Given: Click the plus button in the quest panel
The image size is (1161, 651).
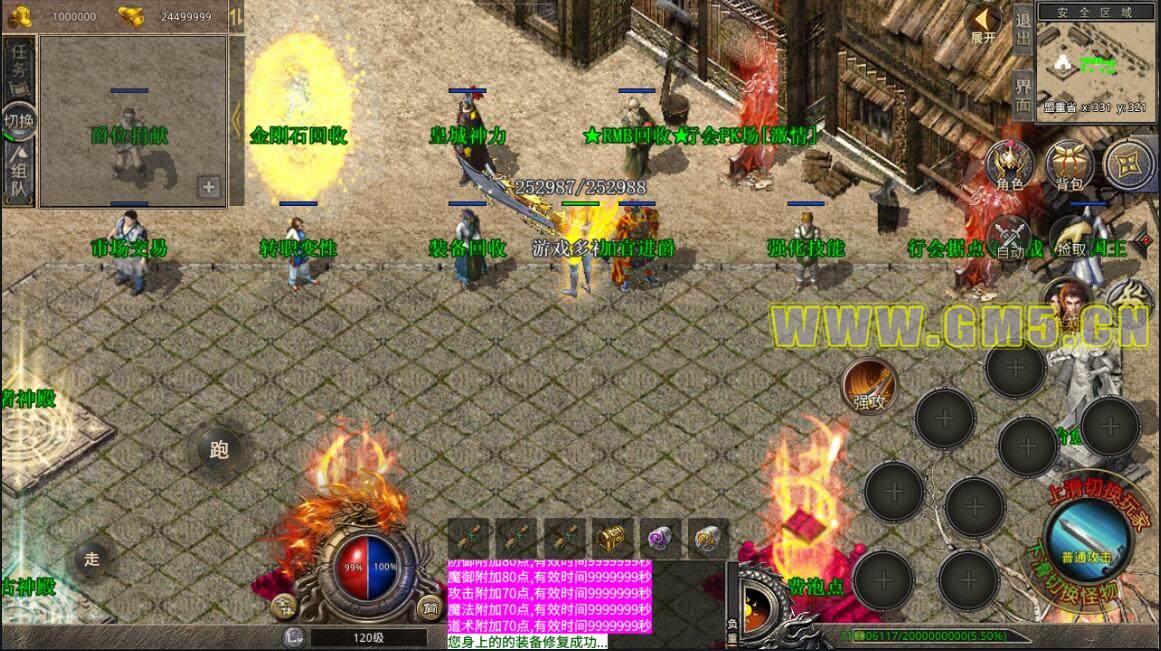Looking at the screenshot, I should pyautogui.click(x=209, y=186).
